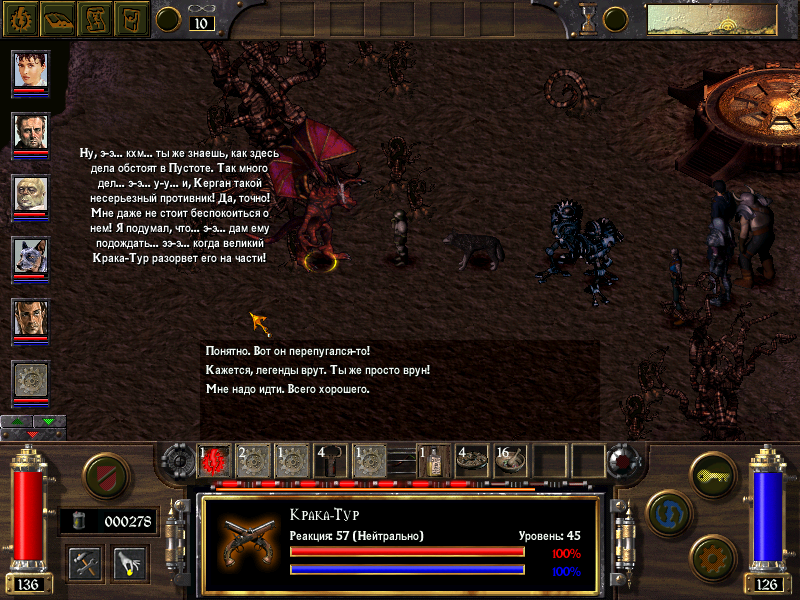Select the hotbar slot holding 16 items
Viewport: 800px width, 600px height.
(x=510, y=461)
